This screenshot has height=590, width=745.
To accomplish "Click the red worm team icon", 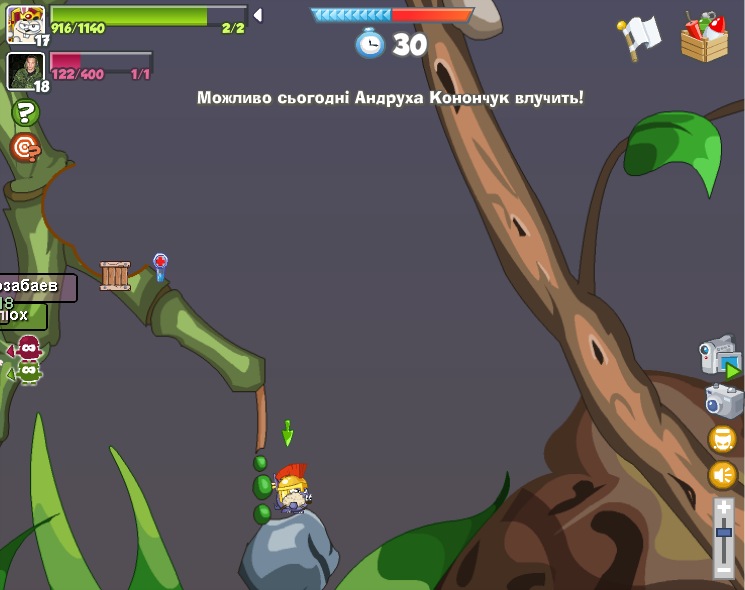I will click(28, 348).
